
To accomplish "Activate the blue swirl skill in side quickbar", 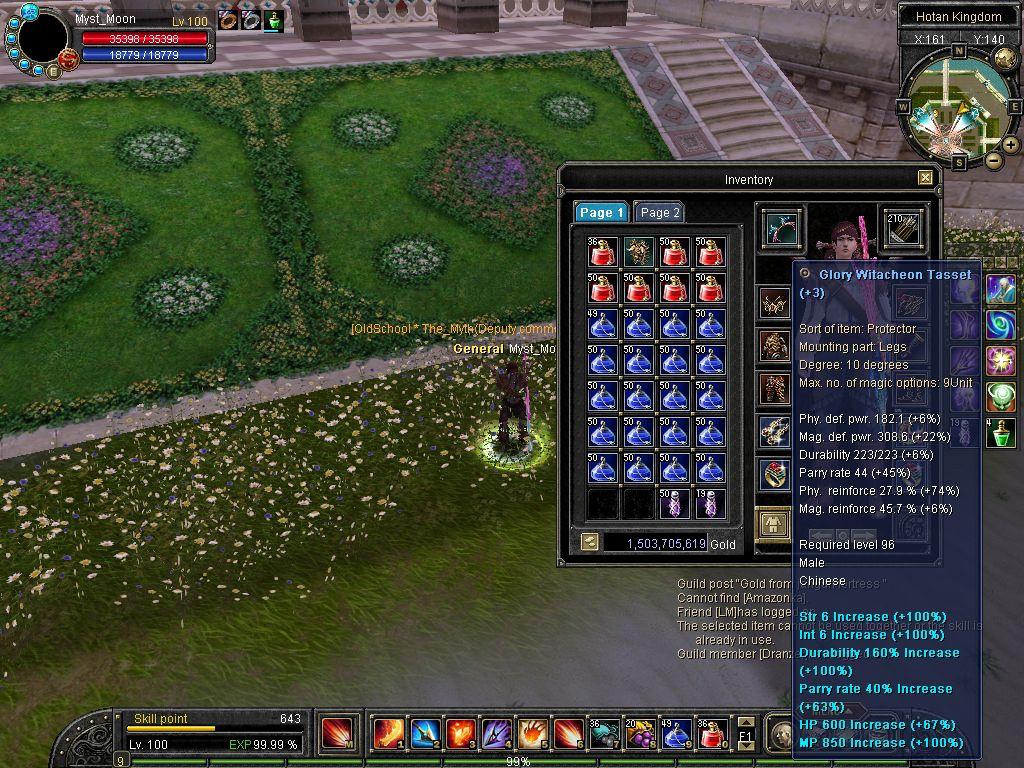I will point(1001,325).
